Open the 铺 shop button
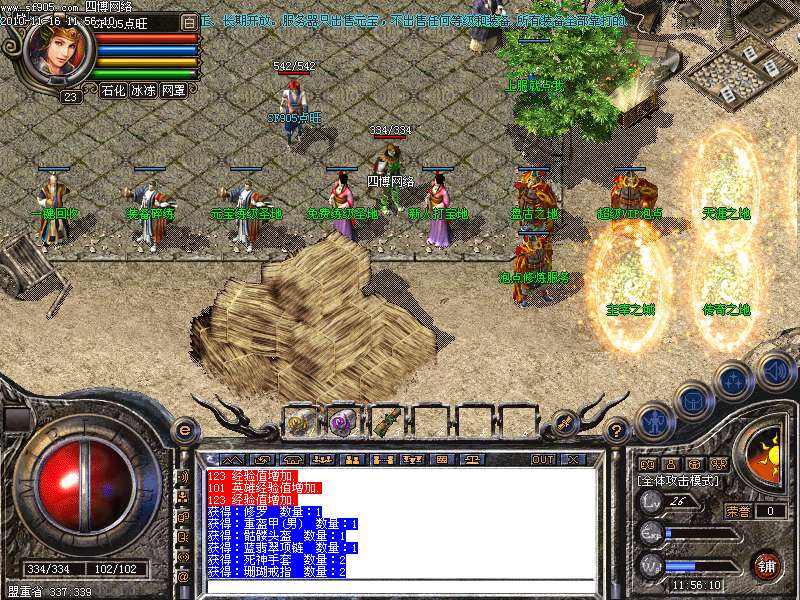Screen dimensions: 800x600 pos(768,565)
